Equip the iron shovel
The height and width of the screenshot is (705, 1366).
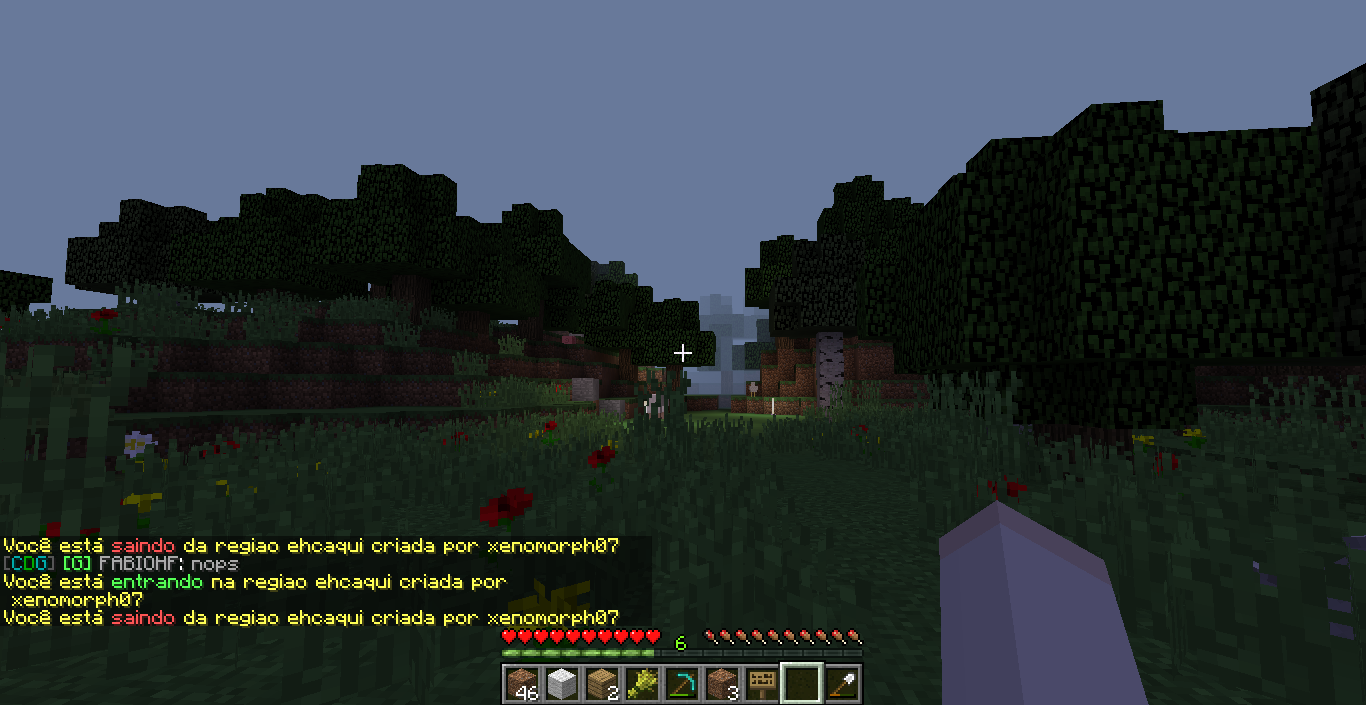coord(842,684)
